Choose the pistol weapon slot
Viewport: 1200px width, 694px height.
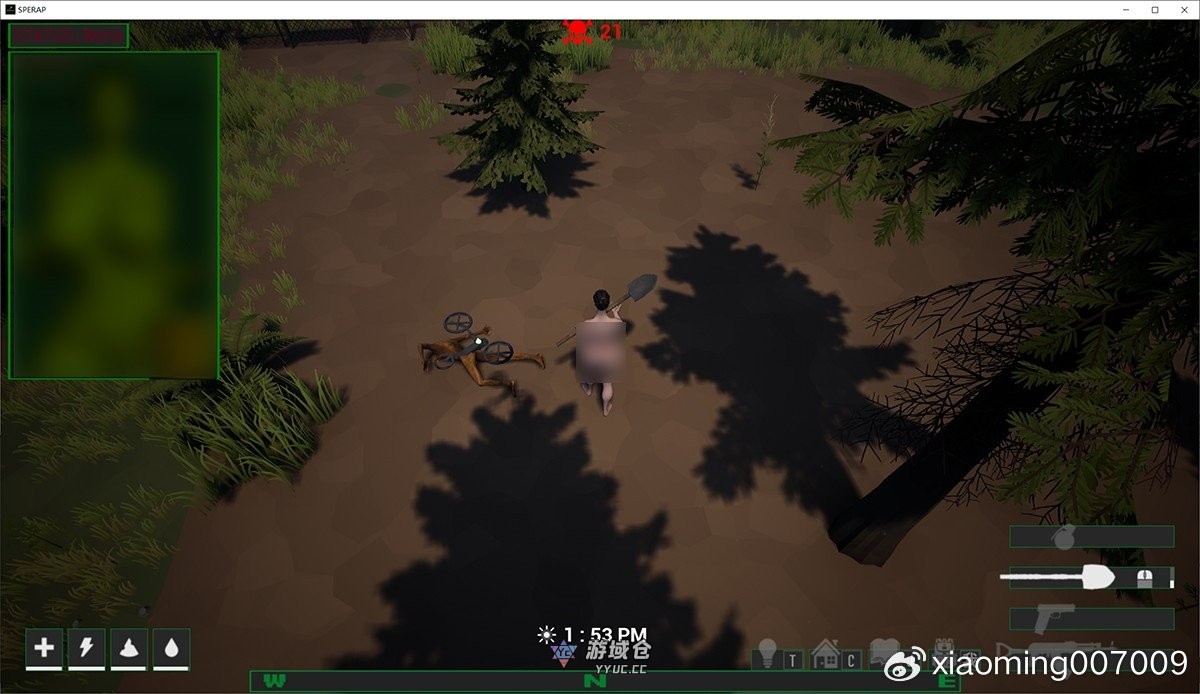pyautogui.click(x=1091, y=619)
